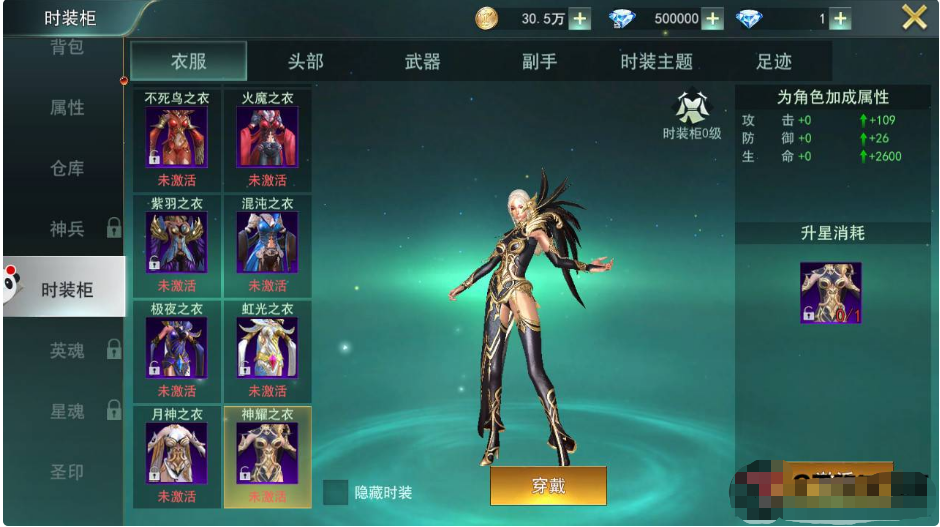Select the 副手 tab
Screen dimensions: 940x527
pyautogui.click(x=539, y=62)
